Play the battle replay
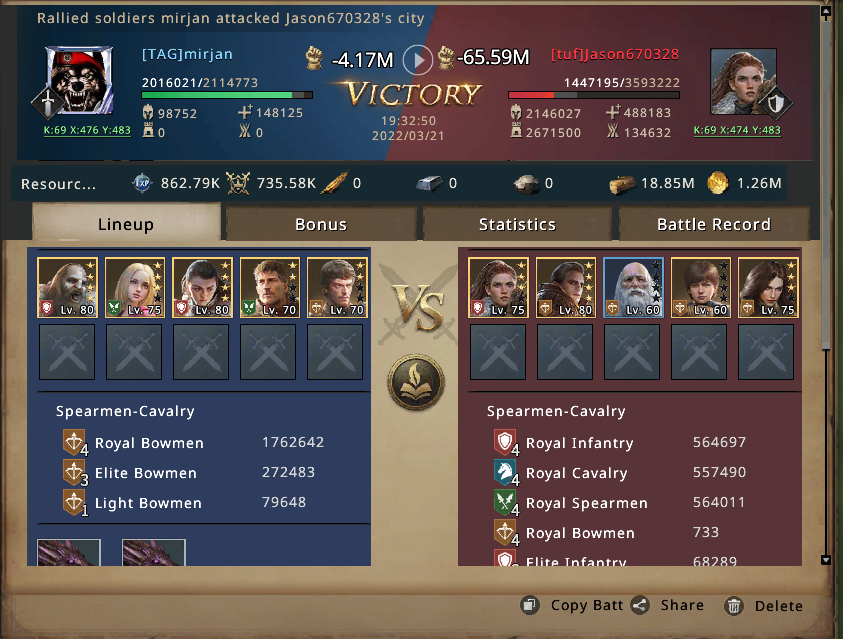 [417, 60]
